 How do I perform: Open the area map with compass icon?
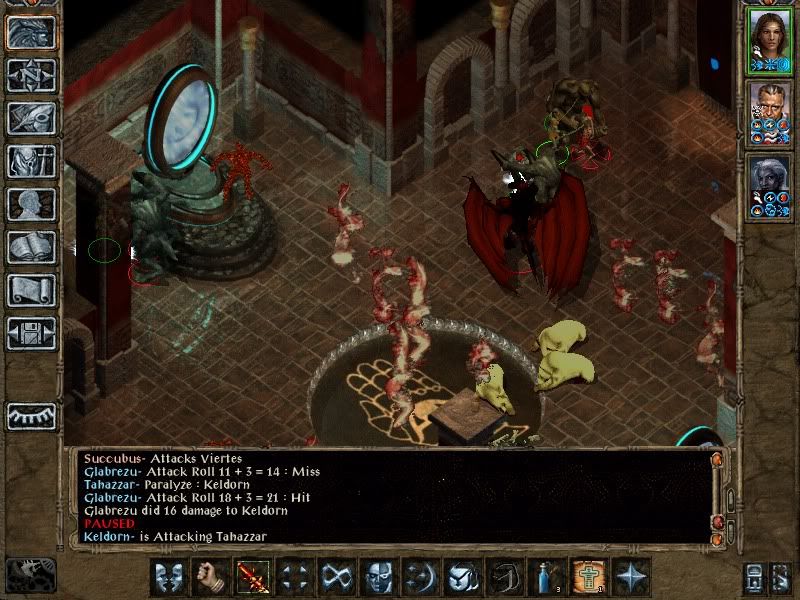(31, 75)
